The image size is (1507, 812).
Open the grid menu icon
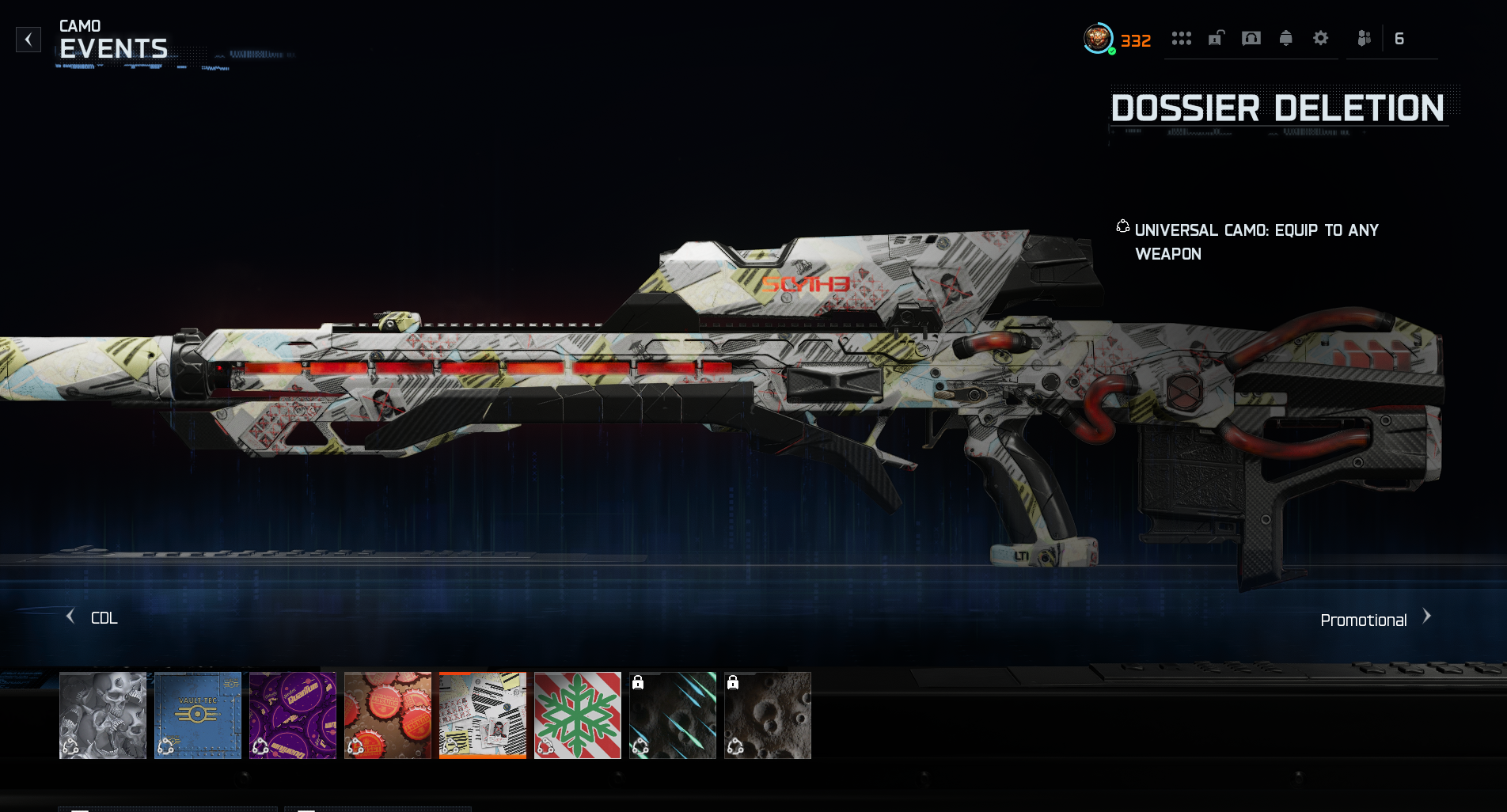[1182, 38]
